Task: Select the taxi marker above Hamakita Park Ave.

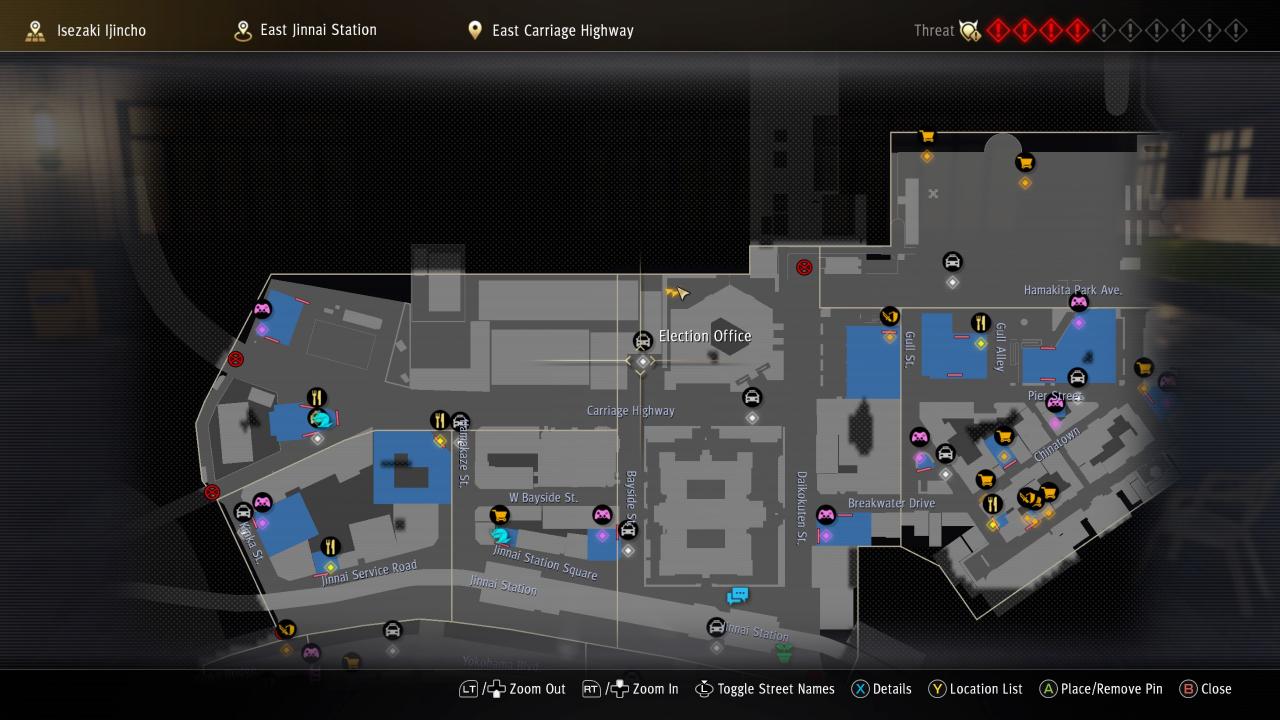Action: point(952,262)
